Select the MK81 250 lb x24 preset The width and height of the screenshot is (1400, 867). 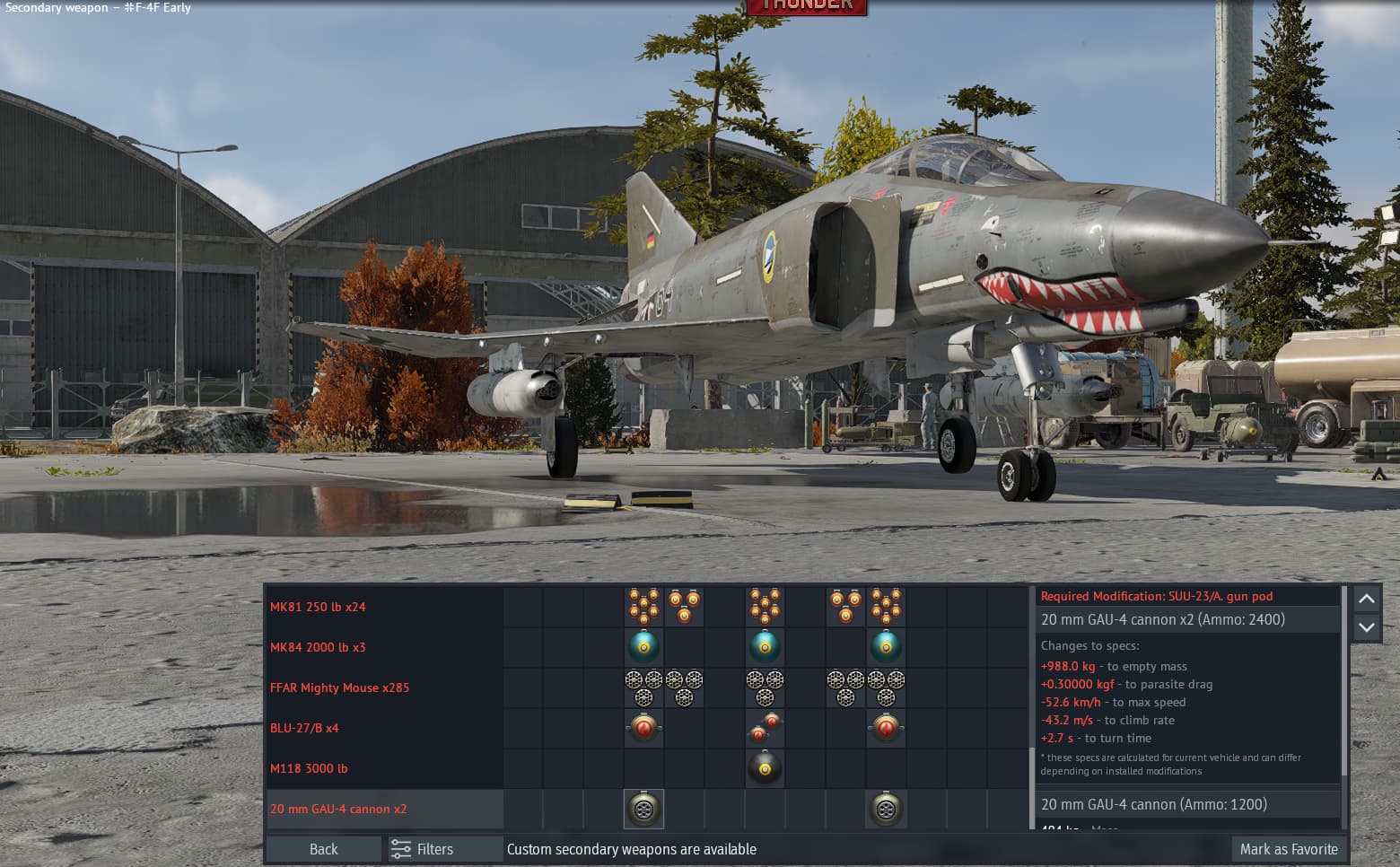pos(318,607)
